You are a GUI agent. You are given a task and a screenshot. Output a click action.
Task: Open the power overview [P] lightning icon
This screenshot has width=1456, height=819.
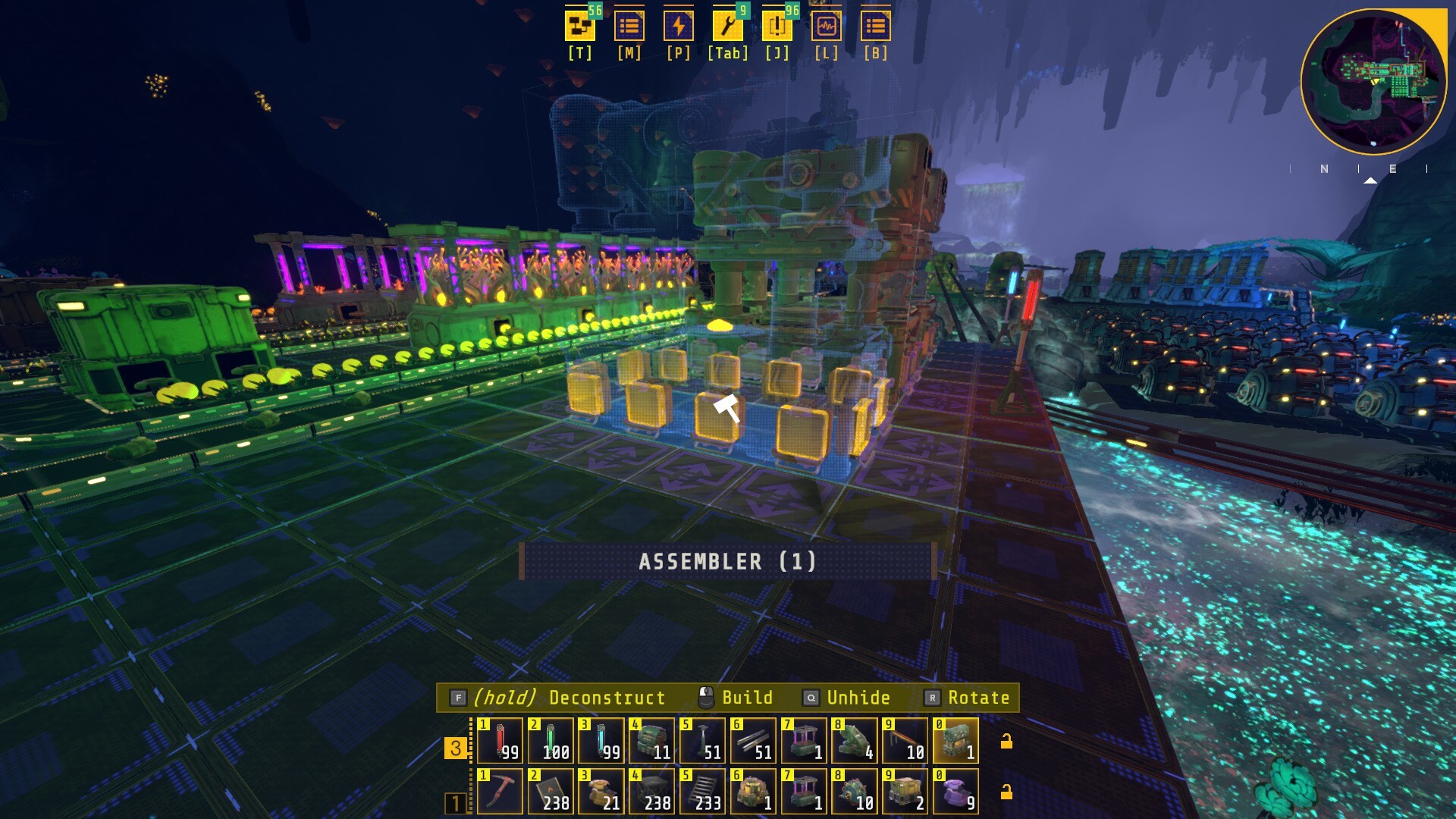(x=680, y=27)
